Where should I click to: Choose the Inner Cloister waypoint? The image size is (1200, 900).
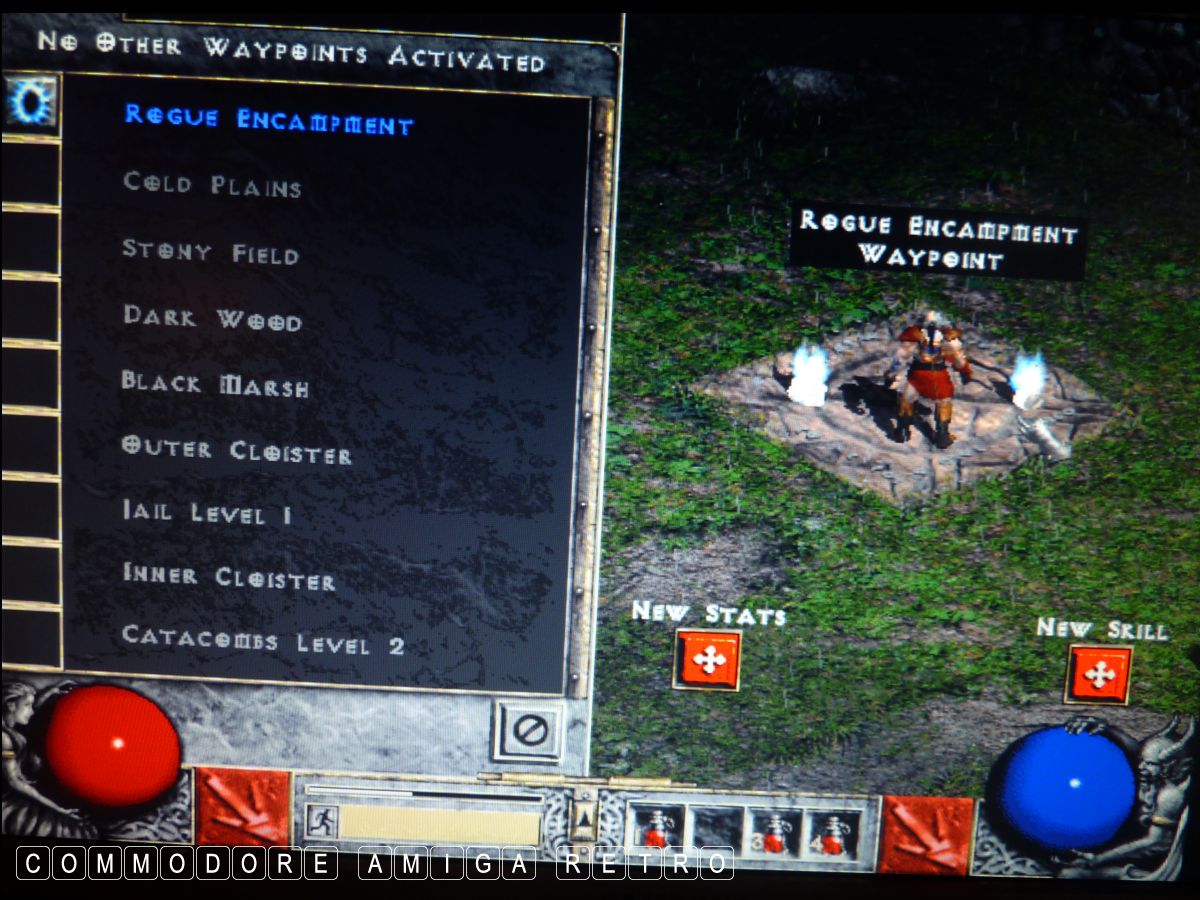(228, 578)
